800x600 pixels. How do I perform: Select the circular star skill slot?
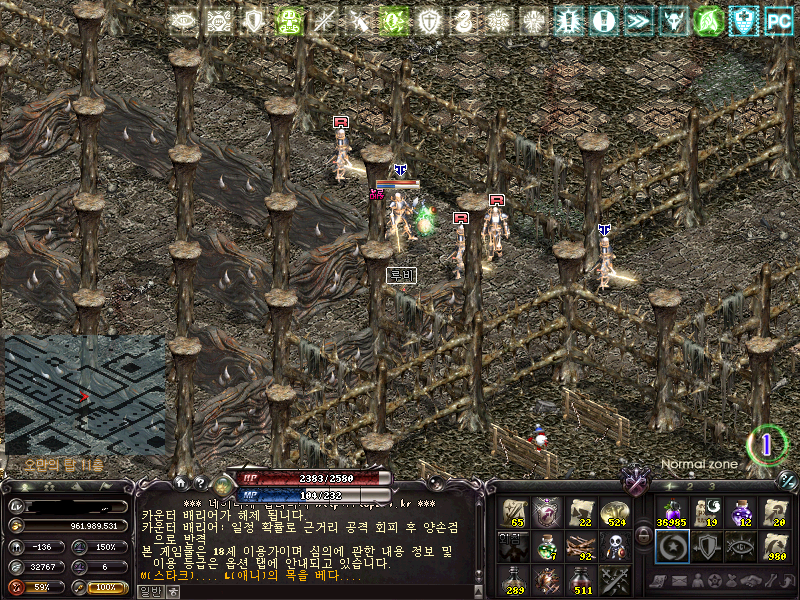point(670,546)
